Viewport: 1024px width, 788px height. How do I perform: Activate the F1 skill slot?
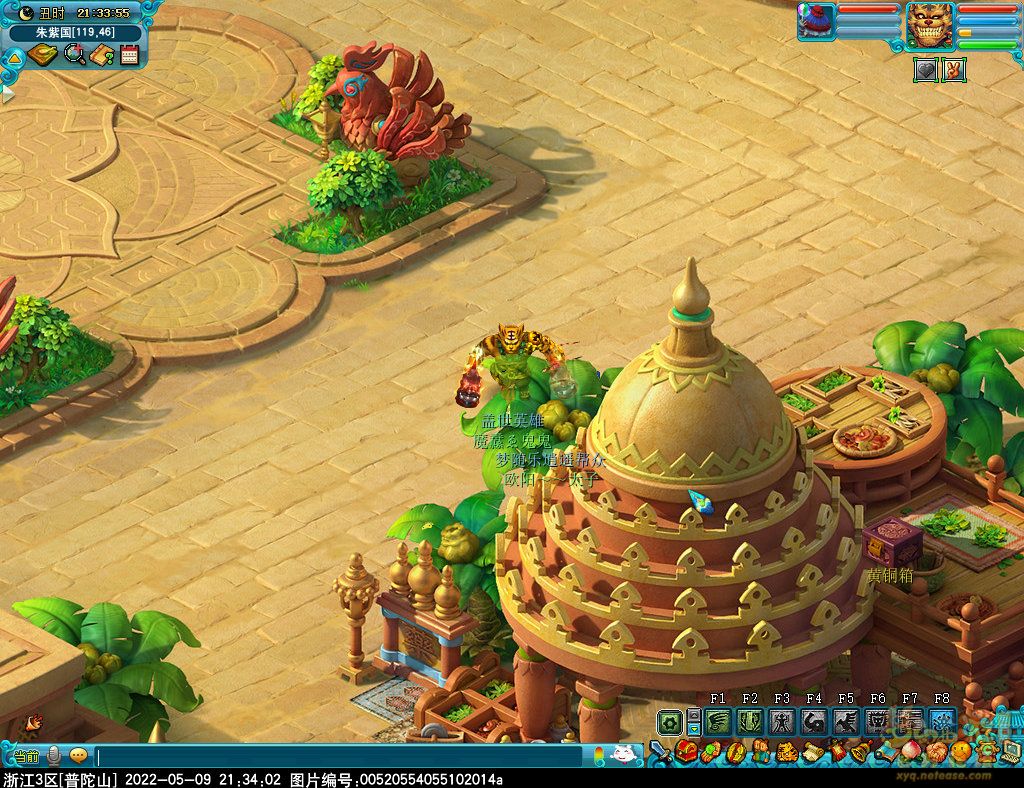[718, 721]
